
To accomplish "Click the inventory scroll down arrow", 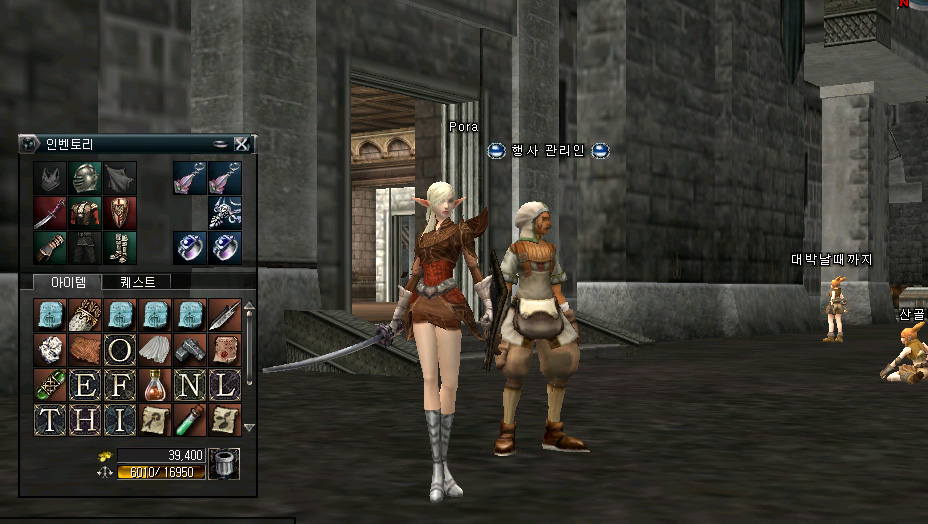I will tap(249, 427).
